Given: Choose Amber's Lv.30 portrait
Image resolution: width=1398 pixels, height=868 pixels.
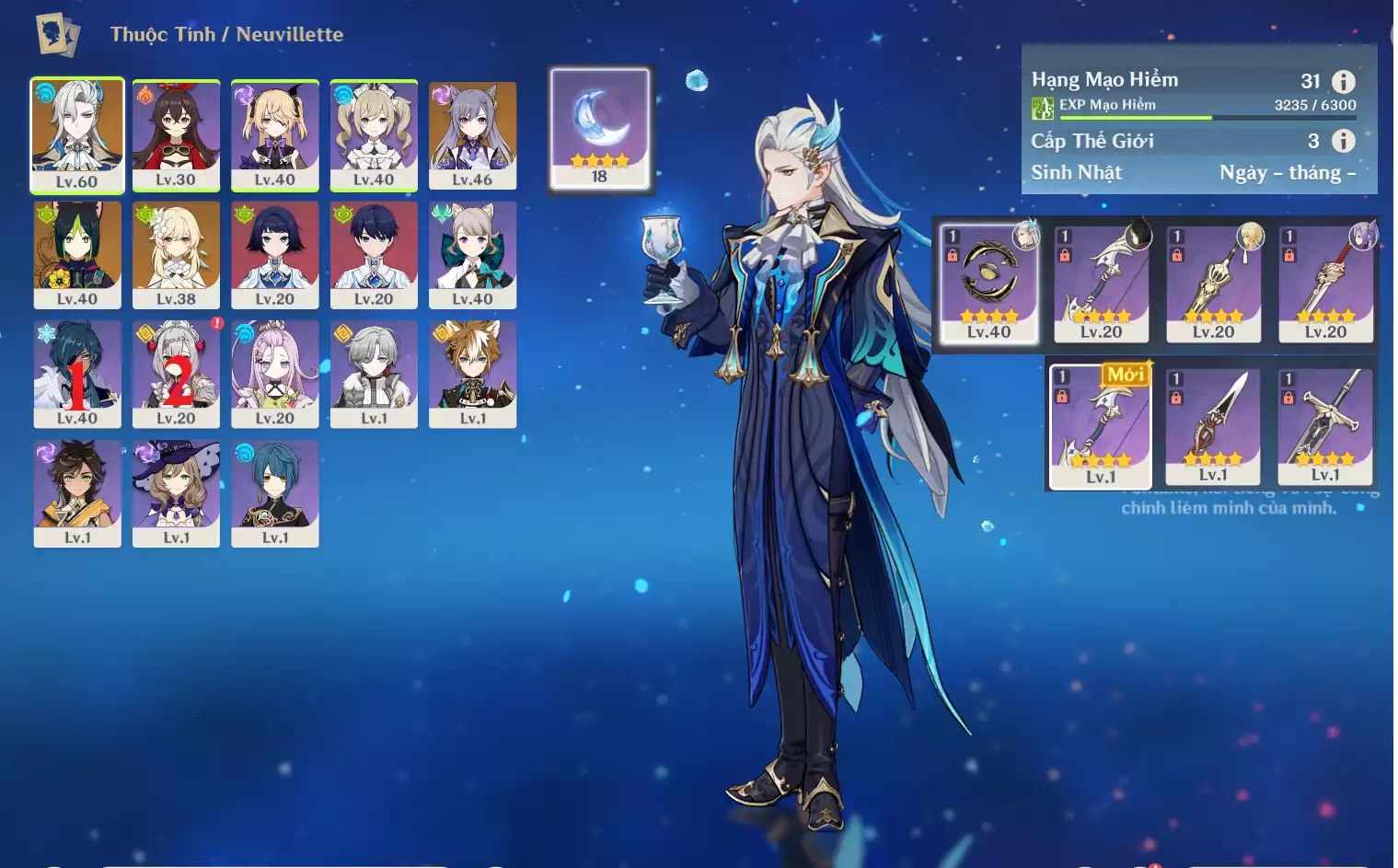Looking at the screenshot, I should coord(176,134).
